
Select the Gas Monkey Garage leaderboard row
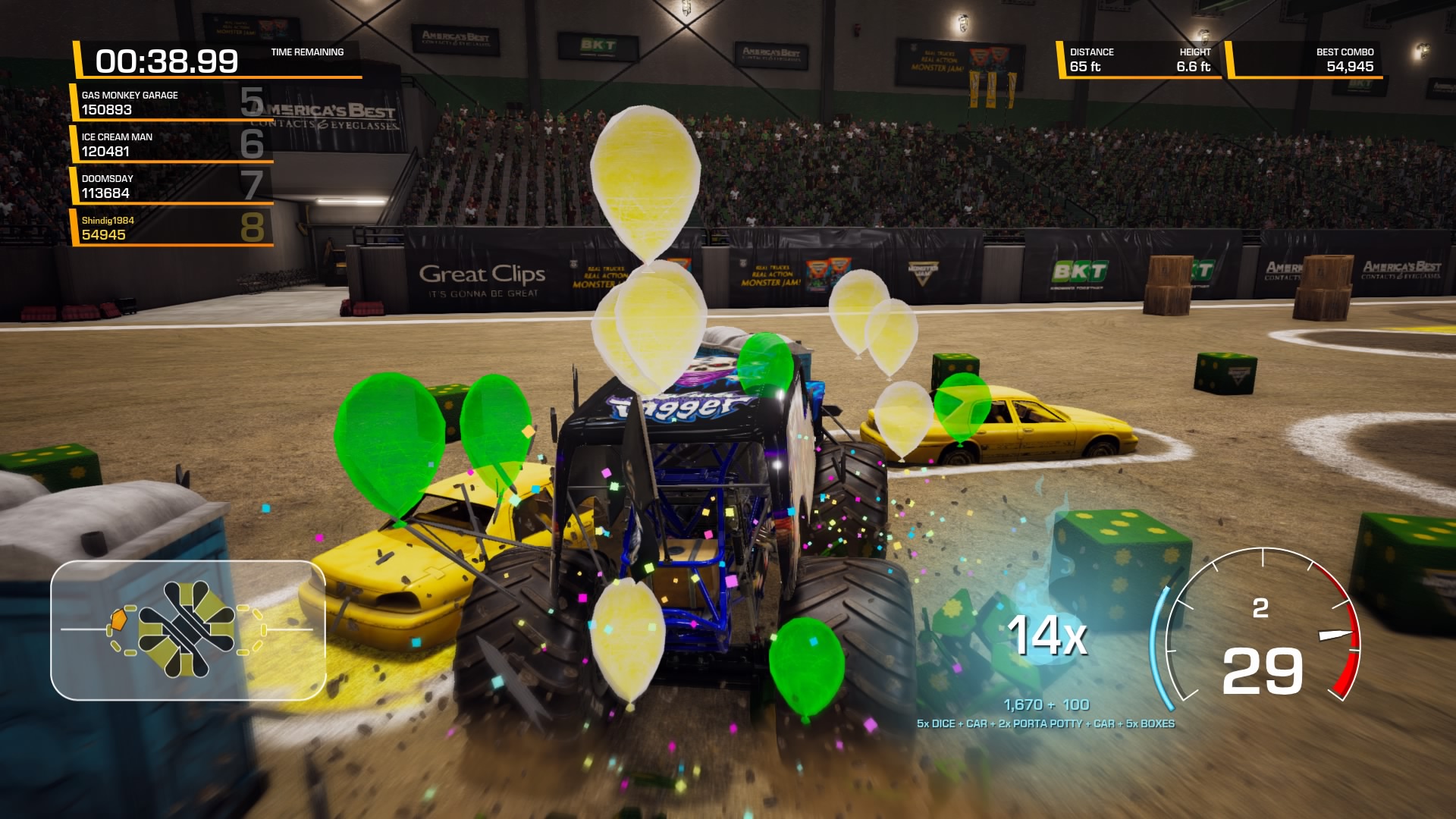171,102
